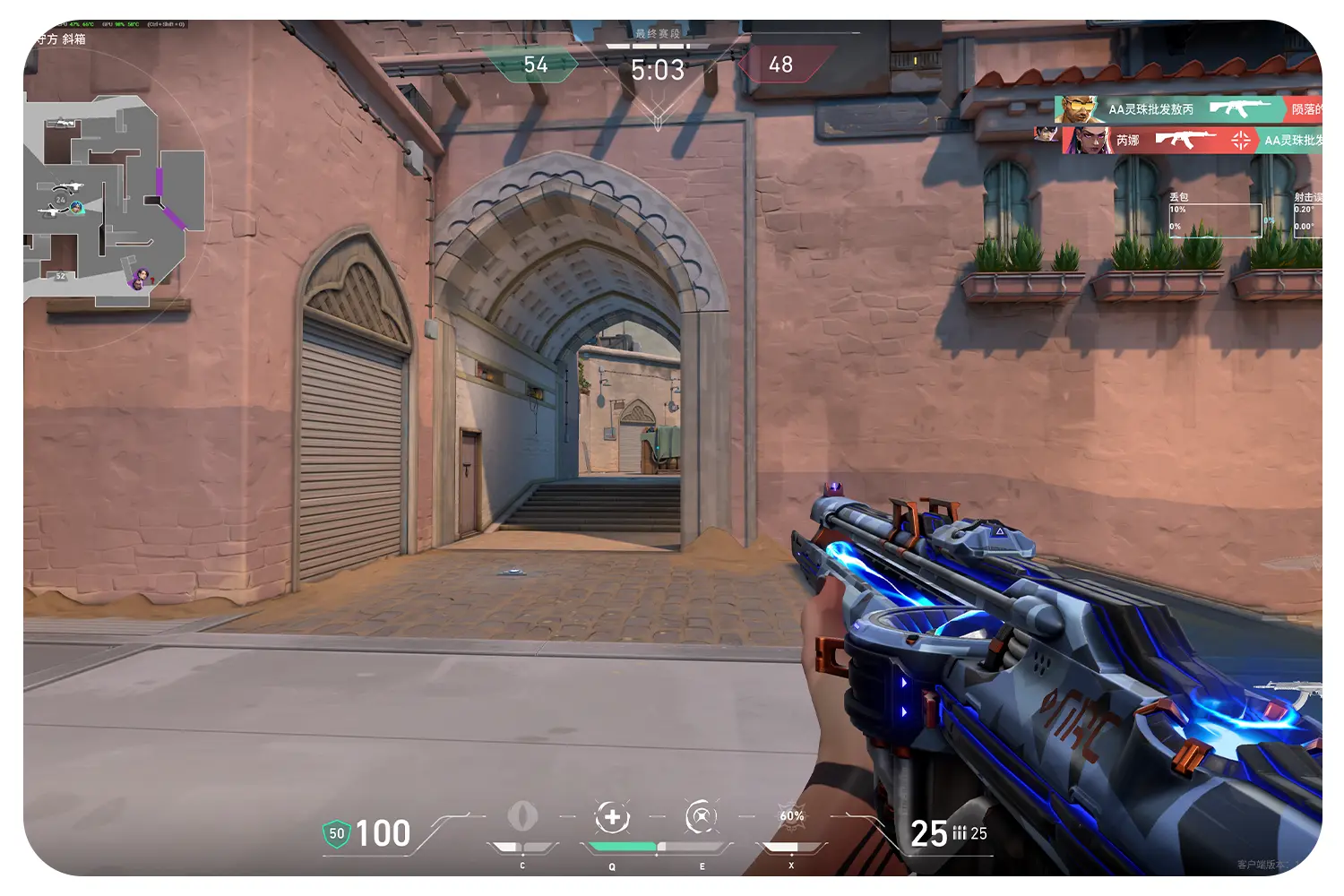Select your agent marker on the minimap
This screenshot has height=896, width=1344.
coord(77,208)
